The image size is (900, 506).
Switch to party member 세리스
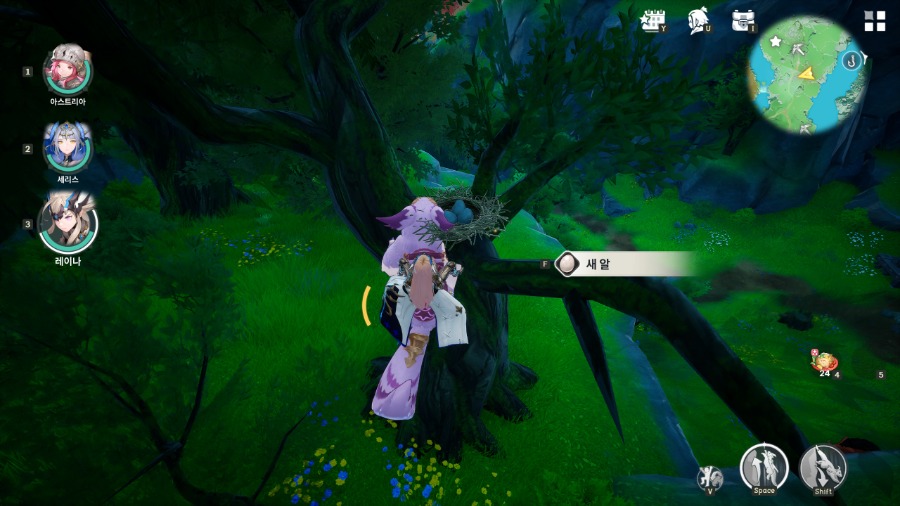67,148
